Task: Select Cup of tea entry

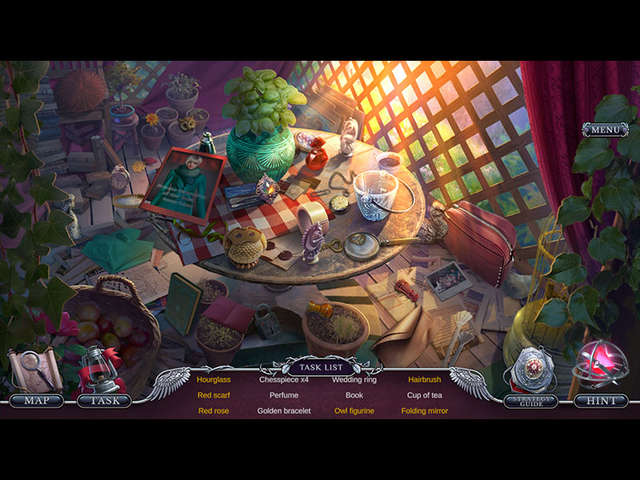Action: coord(424,395)
